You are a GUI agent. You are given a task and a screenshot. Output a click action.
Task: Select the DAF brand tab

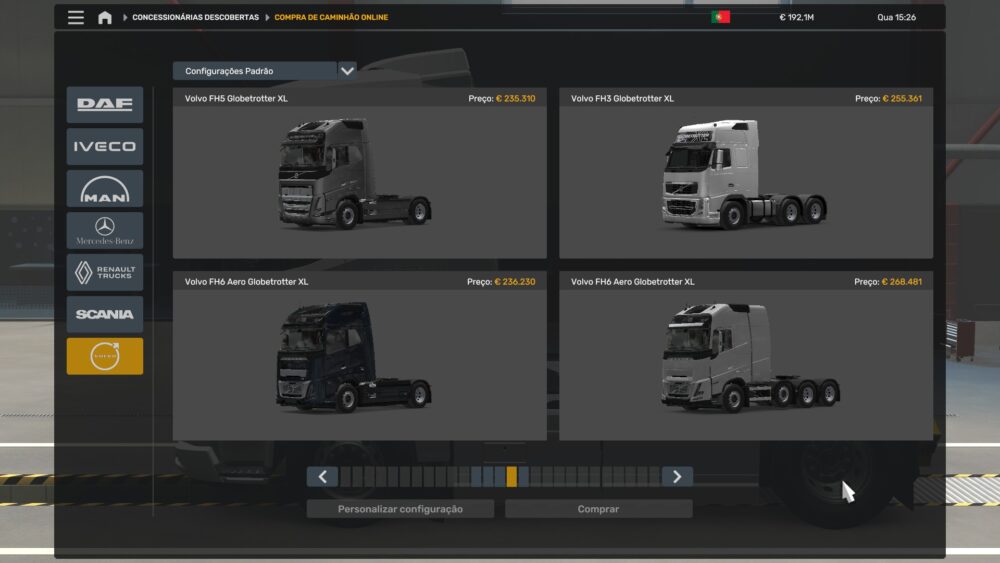click(105, 105)
